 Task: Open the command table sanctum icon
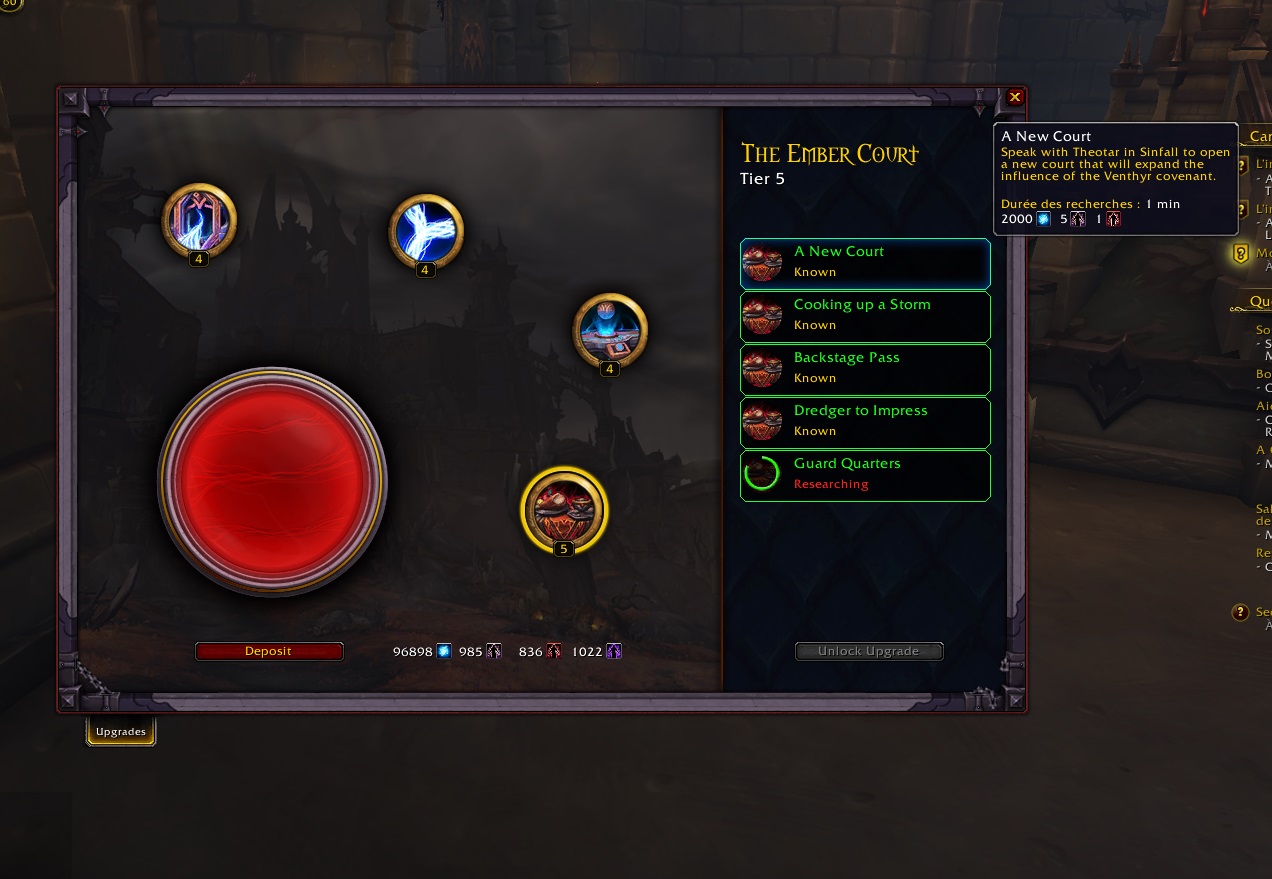pos(610,330)
